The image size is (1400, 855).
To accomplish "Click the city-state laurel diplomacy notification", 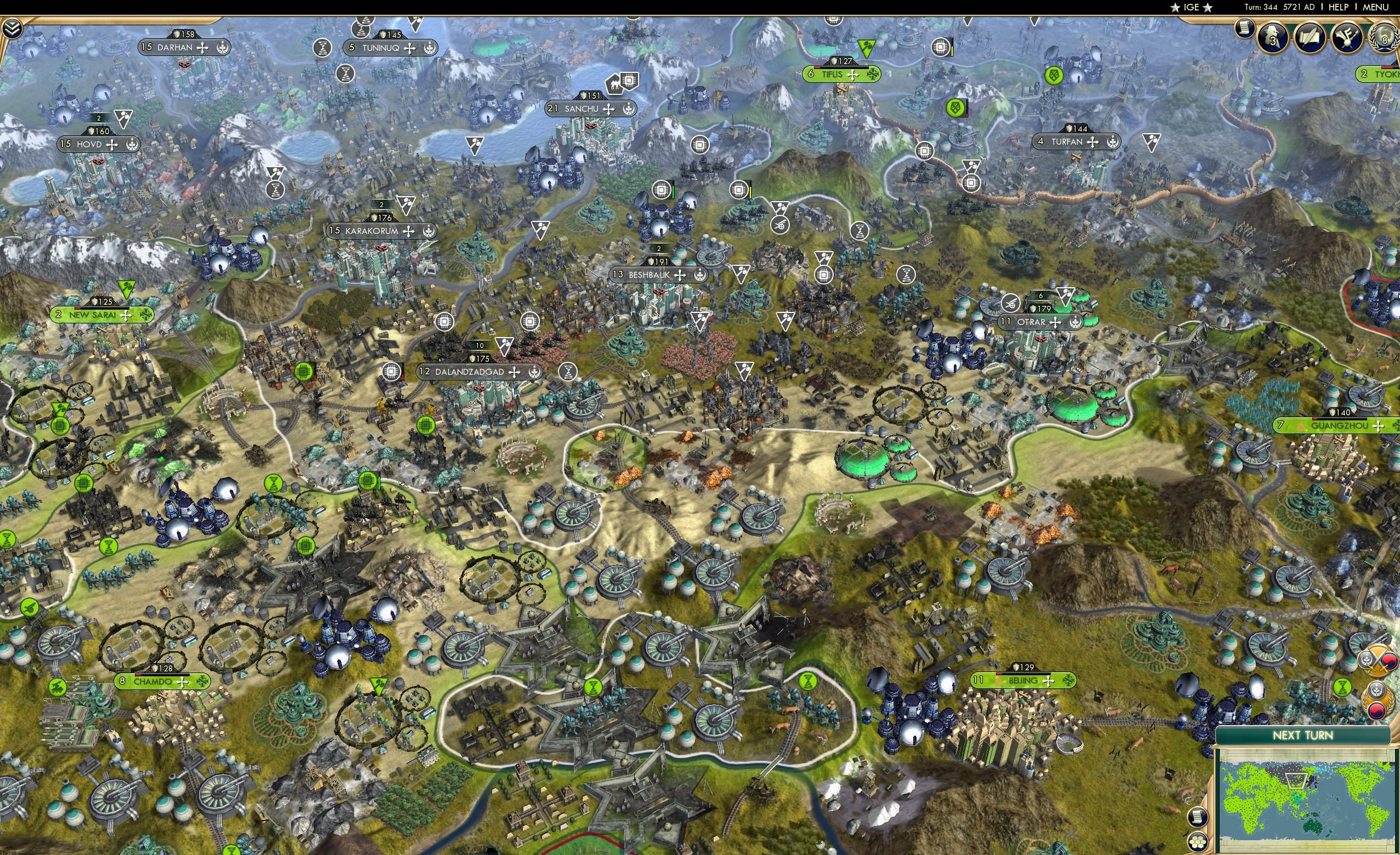I will tap(1377, 700).
